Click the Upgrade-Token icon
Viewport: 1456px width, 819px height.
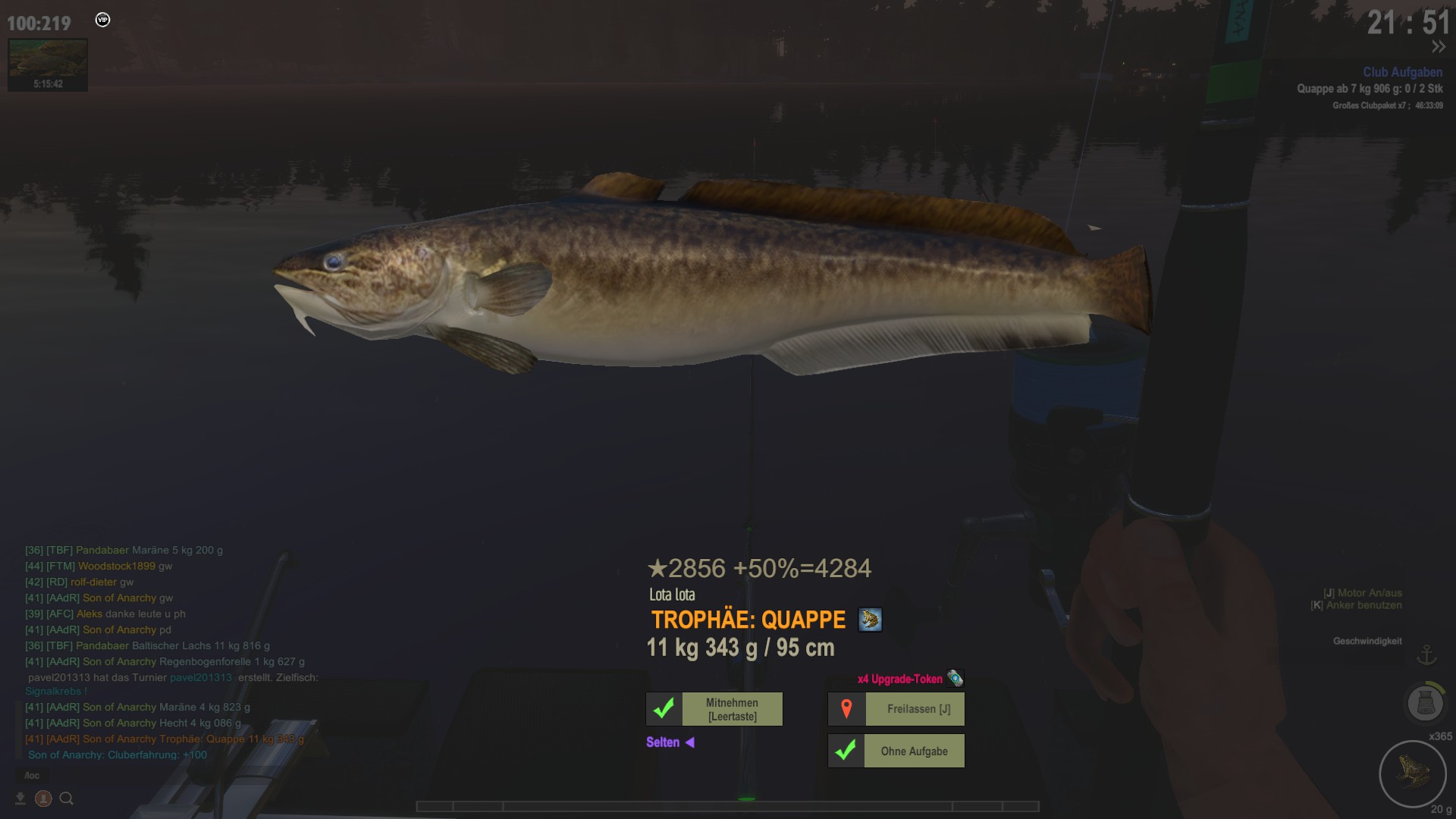955,678
